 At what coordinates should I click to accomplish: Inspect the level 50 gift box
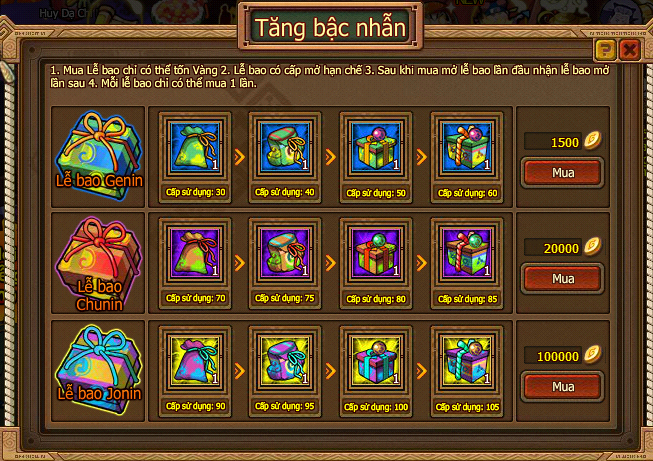click(371, 147)
